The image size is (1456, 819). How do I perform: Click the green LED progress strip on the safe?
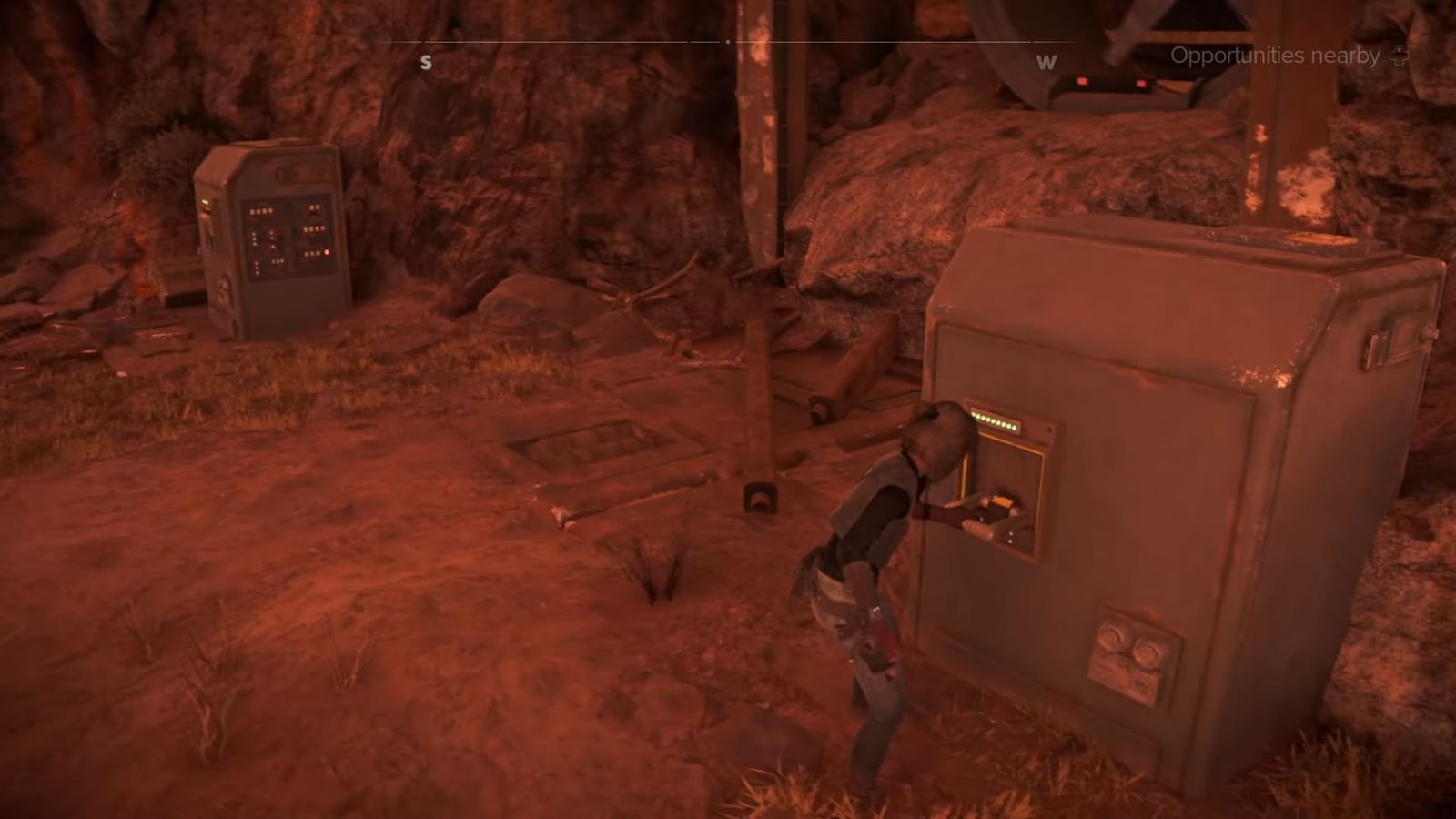coord(996,420)
